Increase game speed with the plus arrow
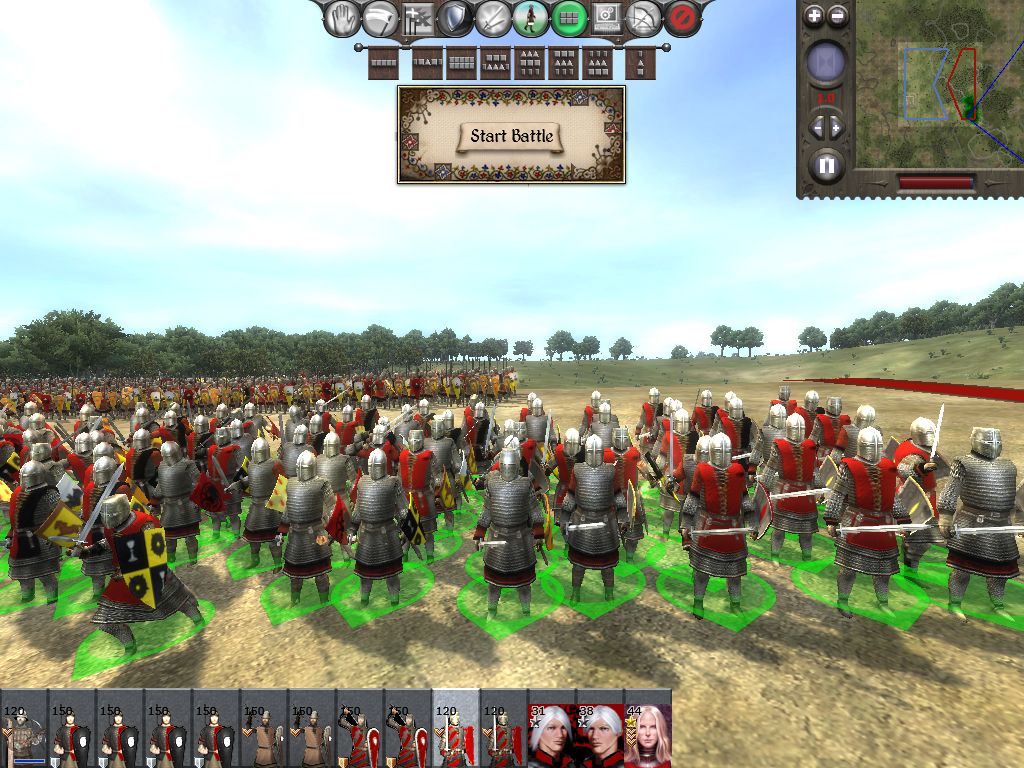This screenshot has width=1024, height=768. (x=837, y=127)
